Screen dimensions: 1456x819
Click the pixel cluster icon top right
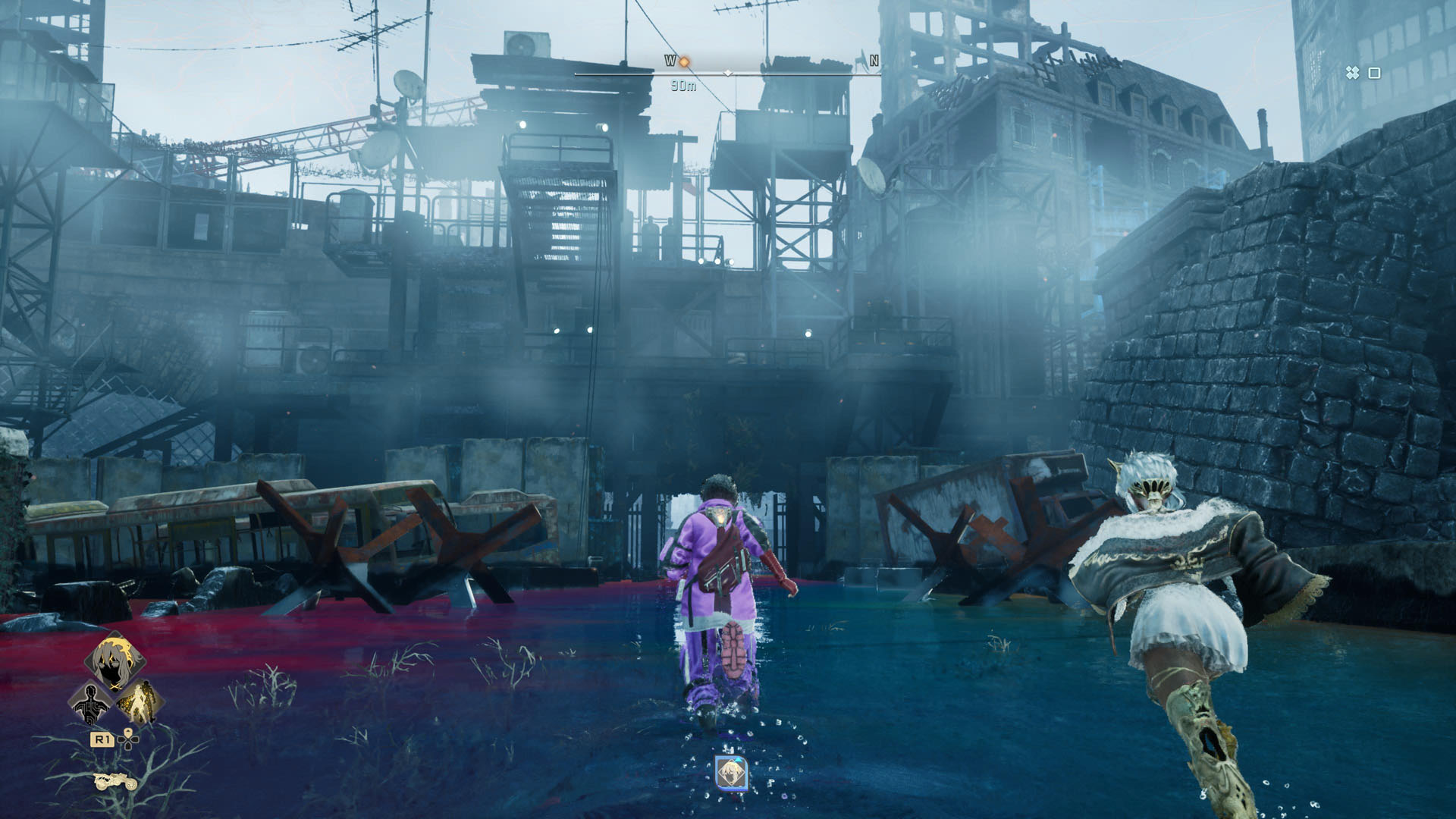[x=1353, y=73]
